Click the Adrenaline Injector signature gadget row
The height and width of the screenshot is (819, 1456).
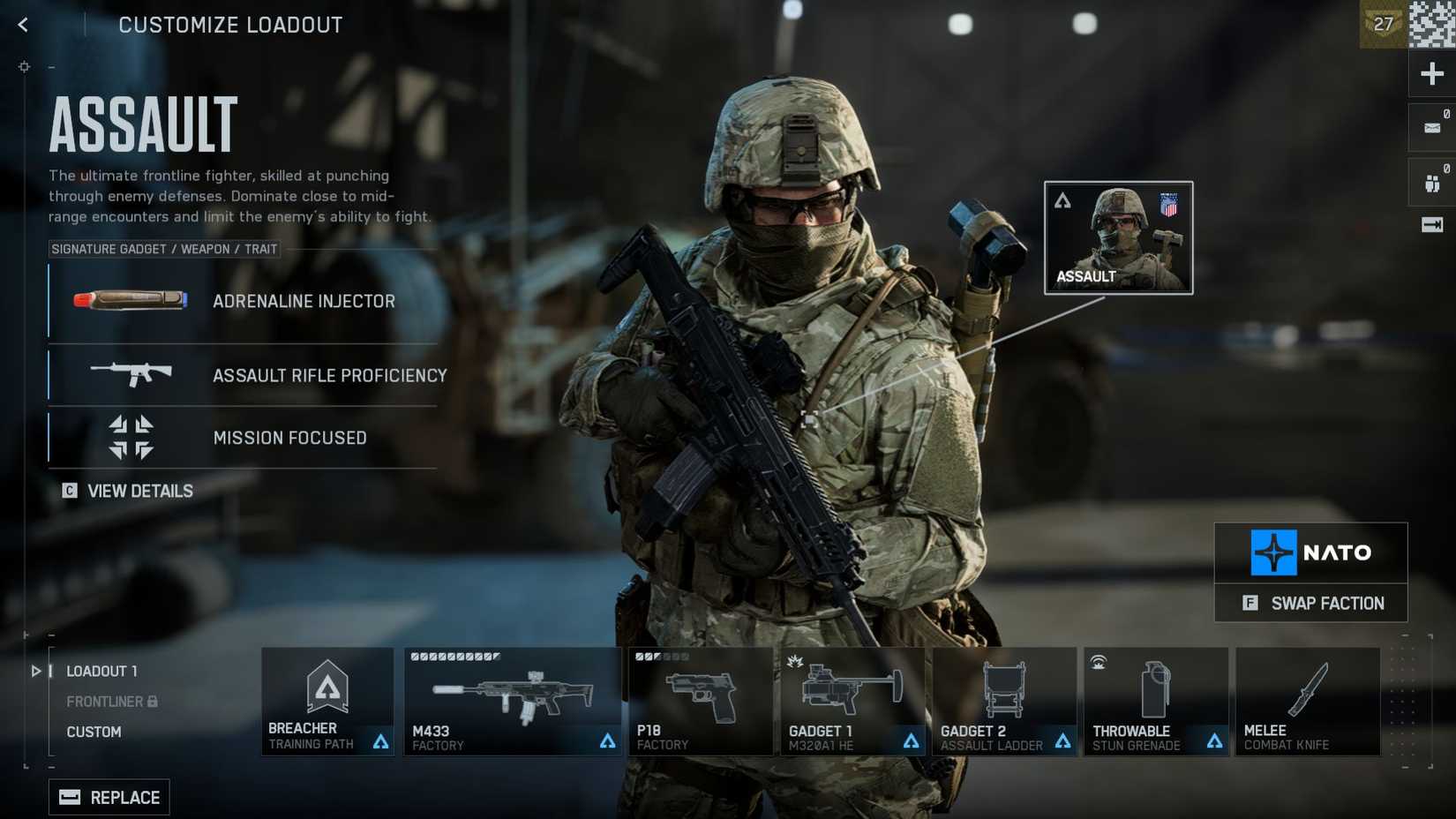tap(243, 301)
